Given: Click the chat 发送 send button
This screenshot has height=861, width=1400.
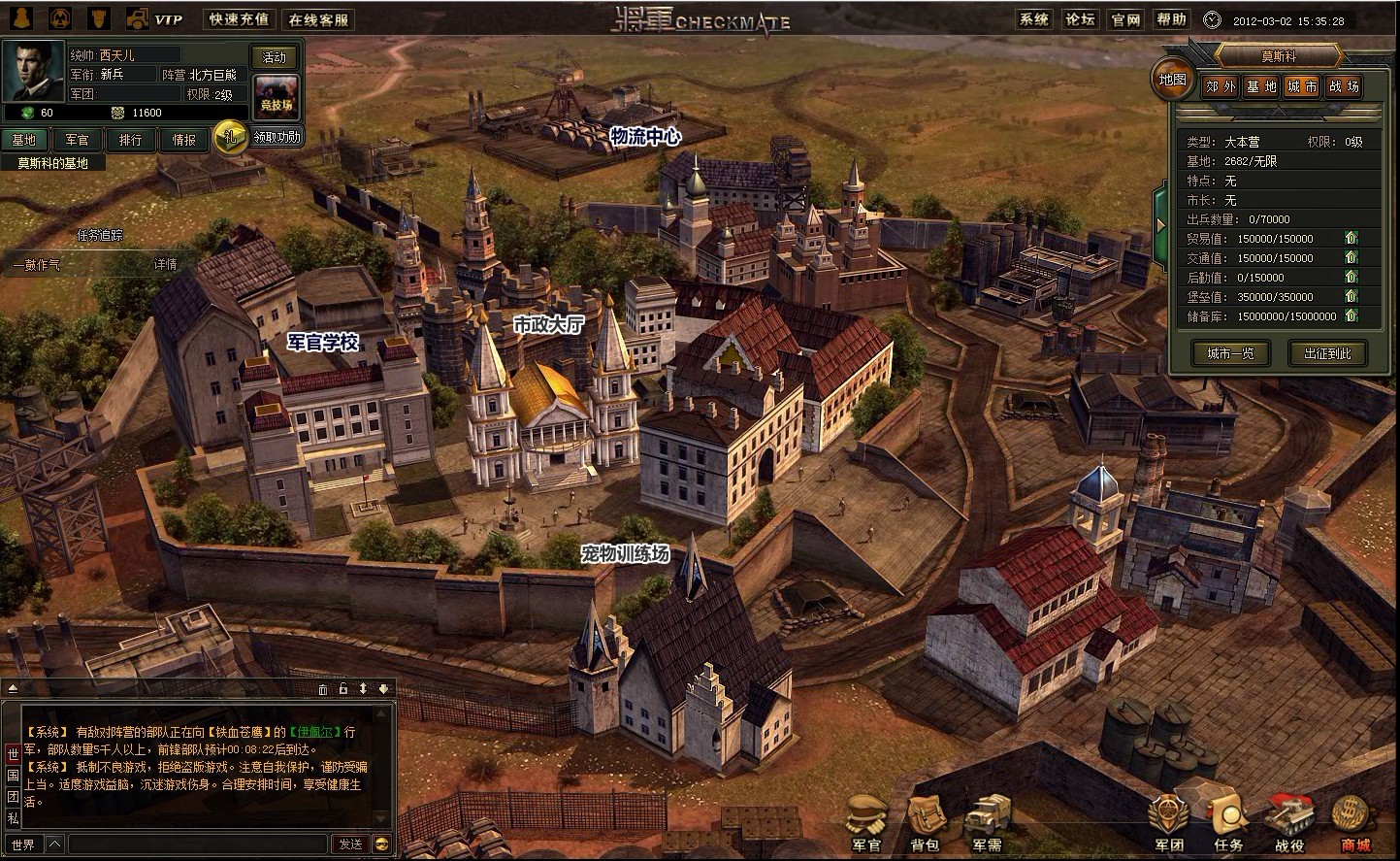Looking at the screenshot, I should (350, 844).
